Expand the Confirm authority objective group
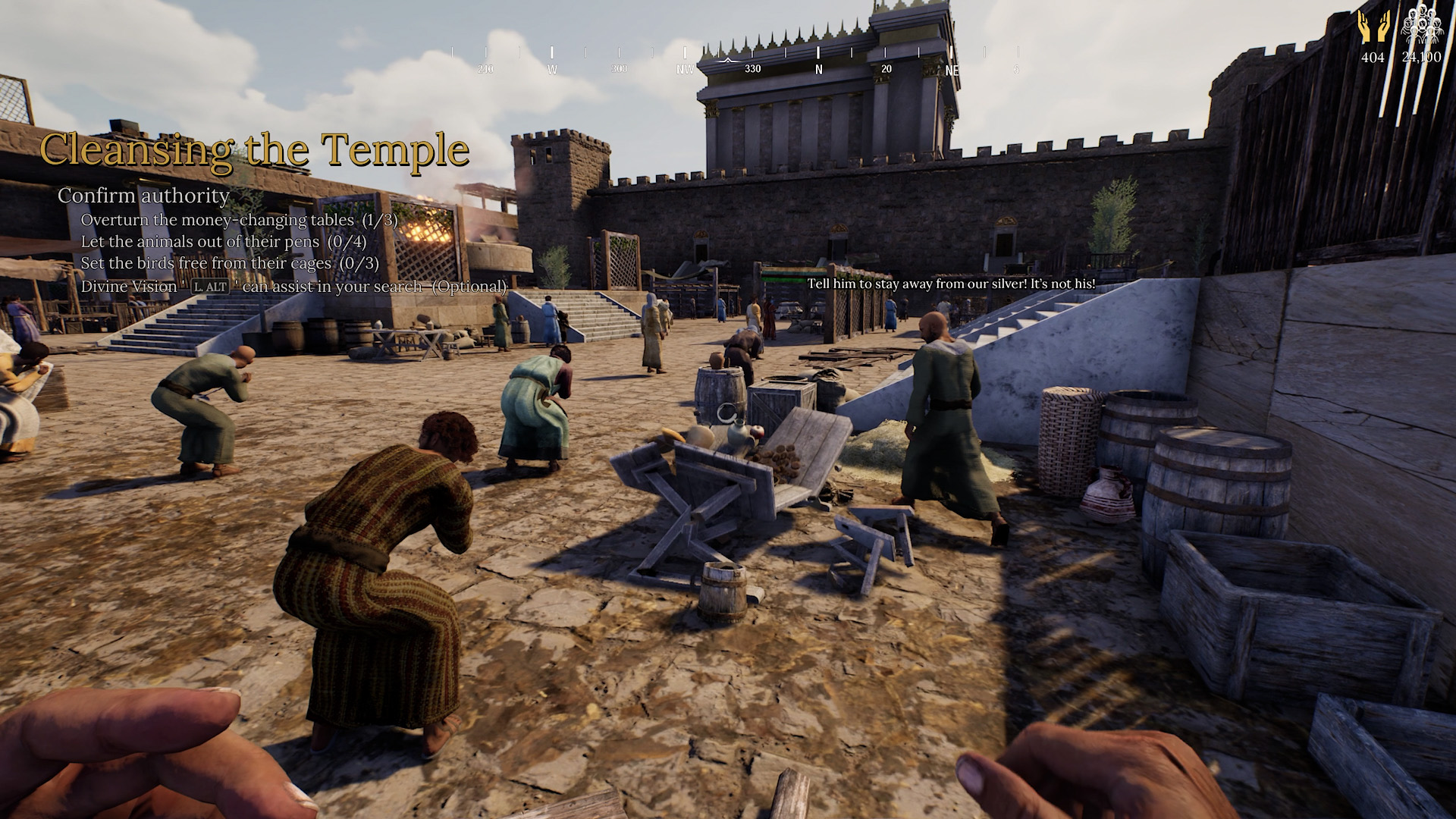 pyautogui.click(x=143, y=196)
